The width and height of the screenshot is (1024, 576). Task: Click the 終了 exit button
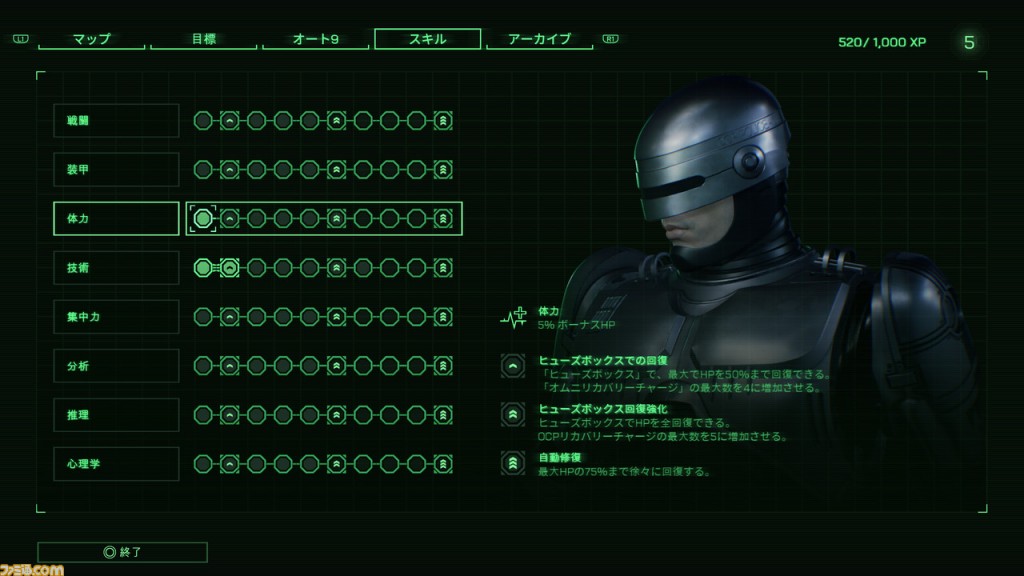tap(122, 552)
